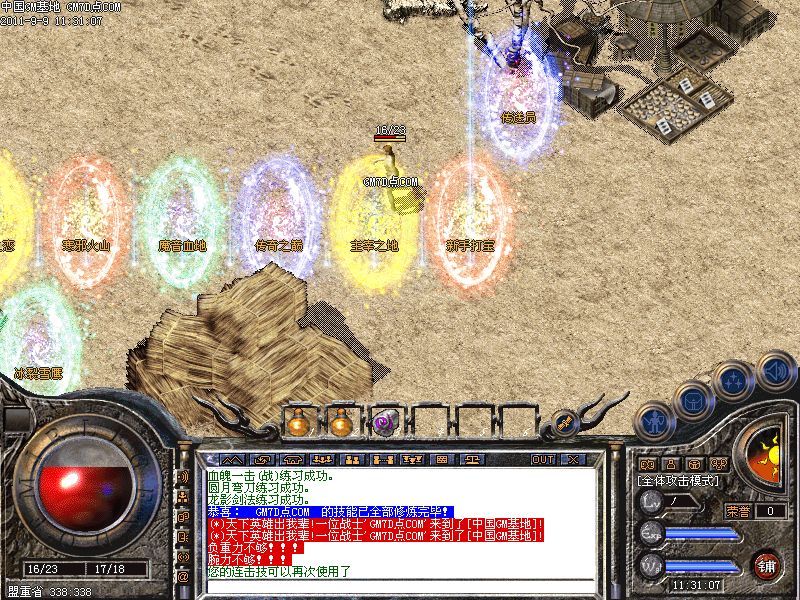This screenshot has height=600, width=800.
Task: Click the round emblem right of the belt
Action: [x=566, y=423]
